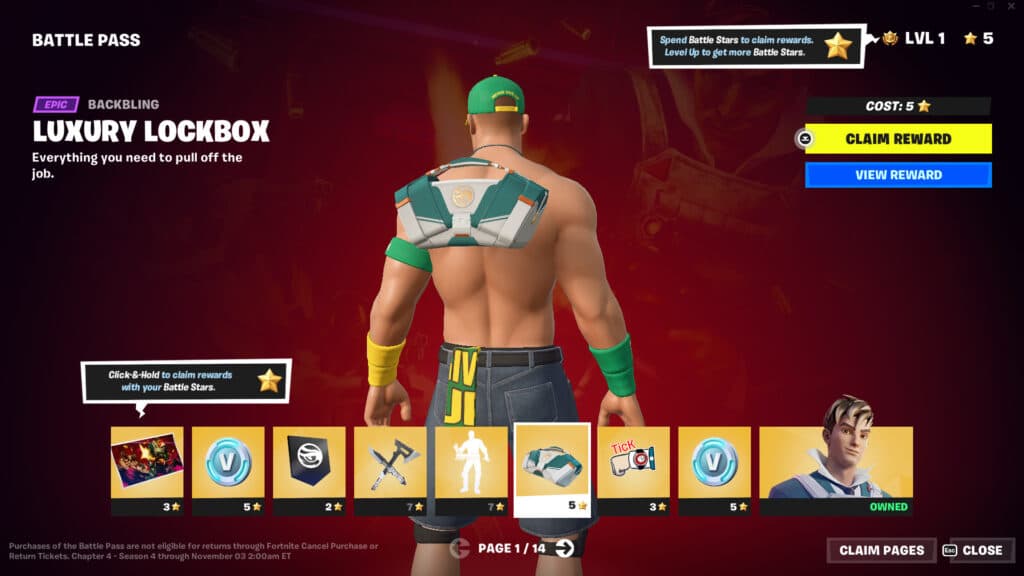Image resolution: width=1024 pixels, height=576 pixels.
Task: Close the Battle Pass screen
Action: click(972, 550)
